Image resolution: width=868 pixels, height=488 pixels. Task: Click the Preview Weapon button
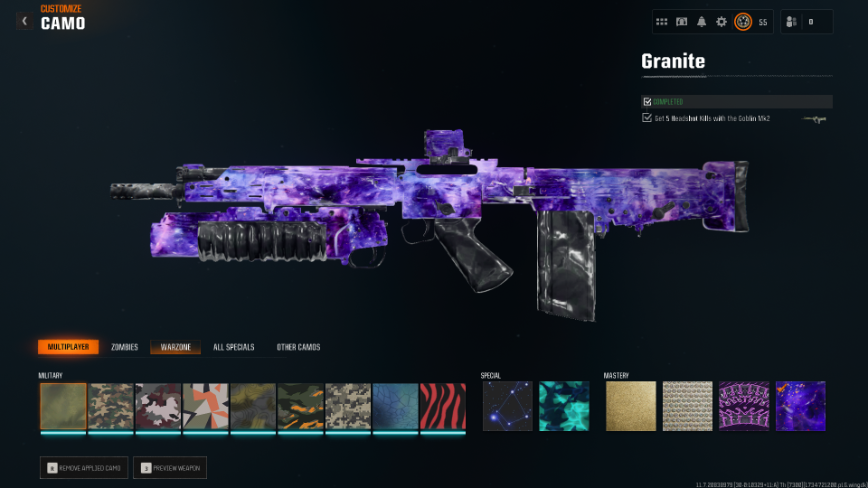pos(172,467)
